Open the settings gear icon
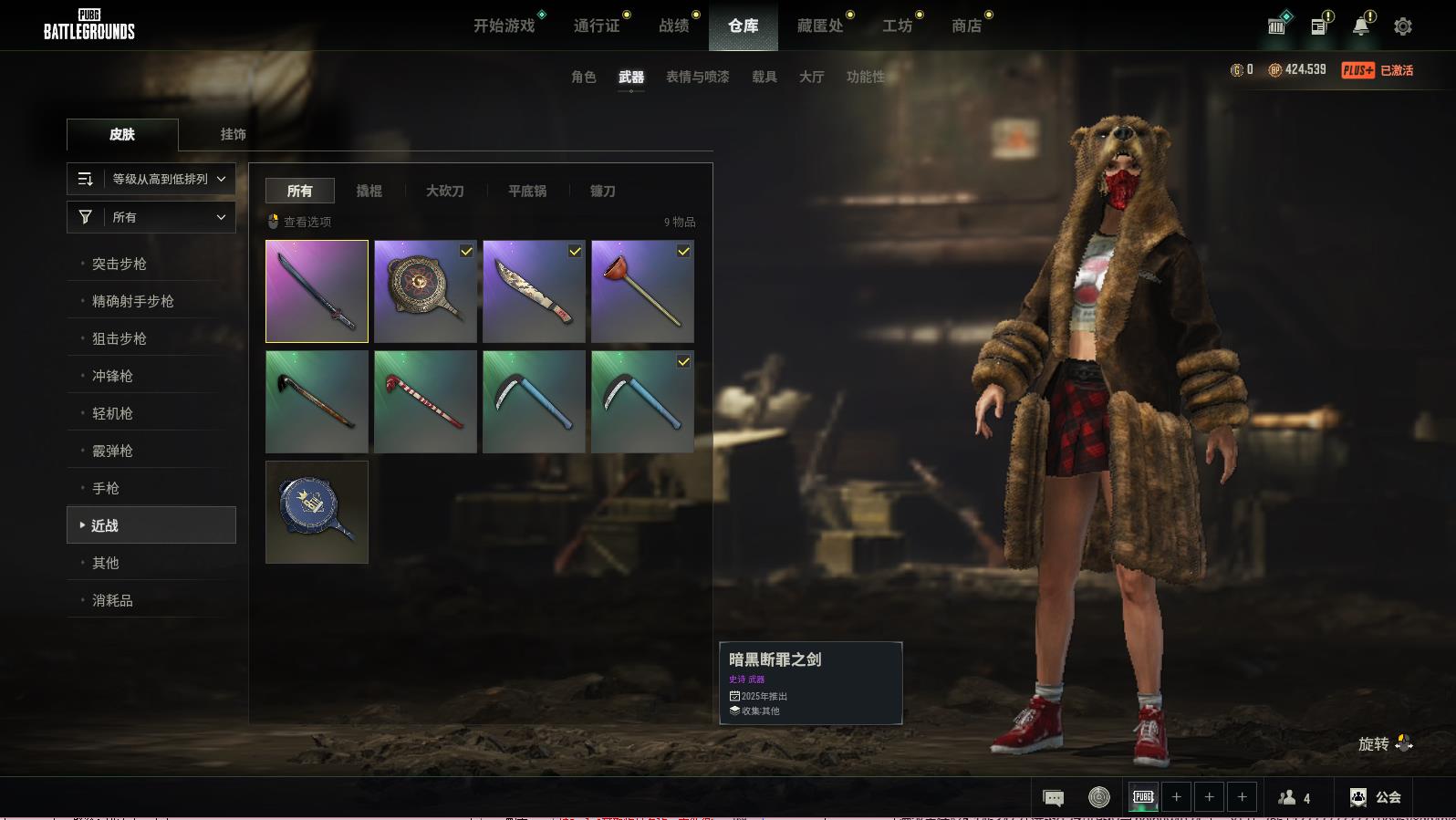 click(x=1403, y=26)
